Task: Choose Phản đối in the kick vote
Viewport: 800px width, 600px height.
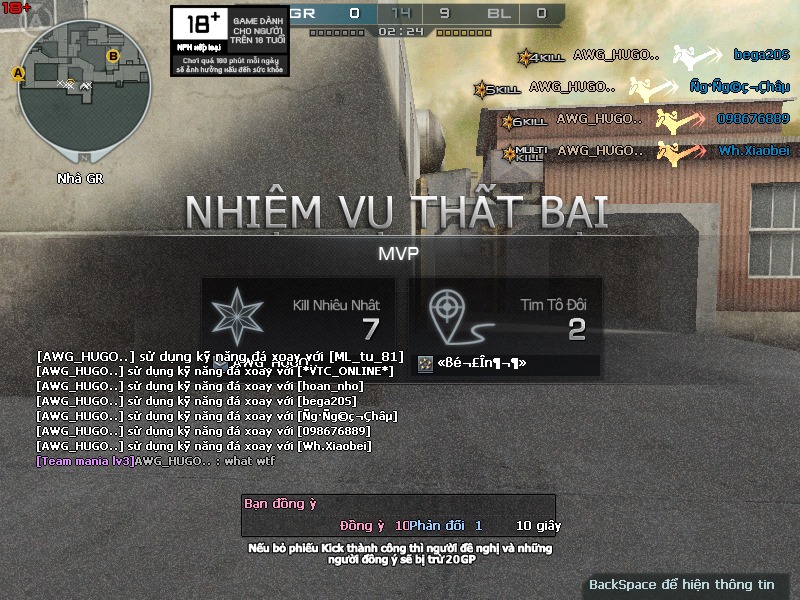Action: click(436, 525)
